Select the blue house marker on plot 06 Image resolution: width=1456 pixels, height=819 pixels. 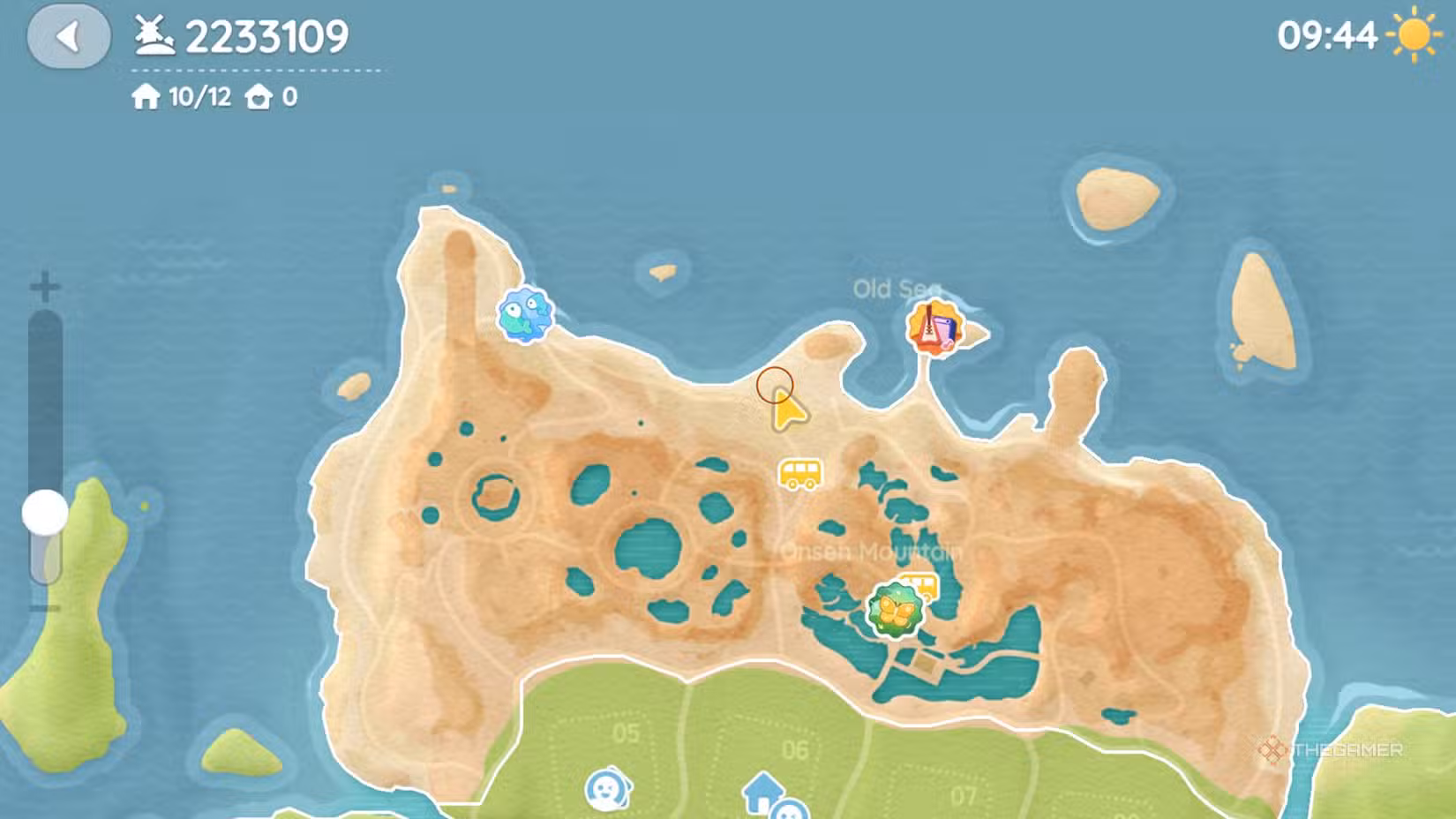tap(762, 791)
